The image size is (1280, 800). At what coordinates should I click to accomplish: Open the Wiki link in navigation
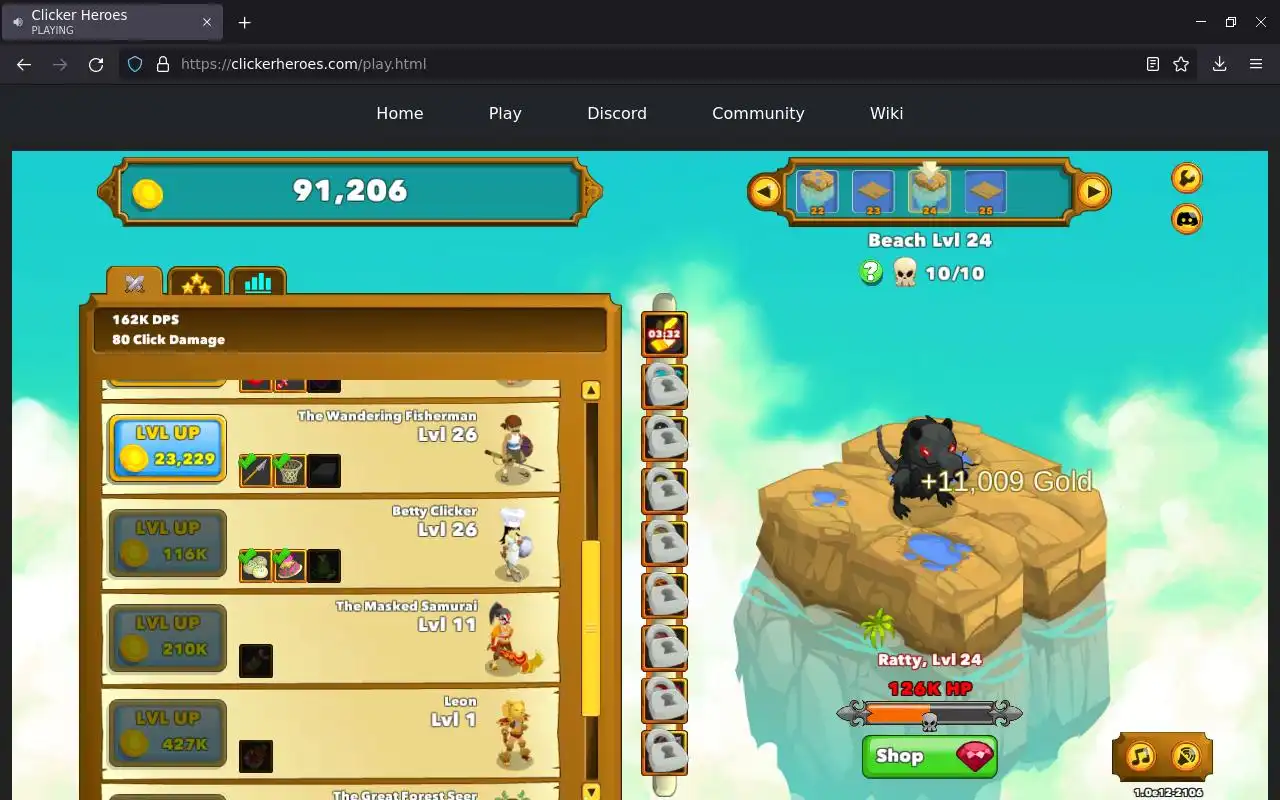point(886,113)
